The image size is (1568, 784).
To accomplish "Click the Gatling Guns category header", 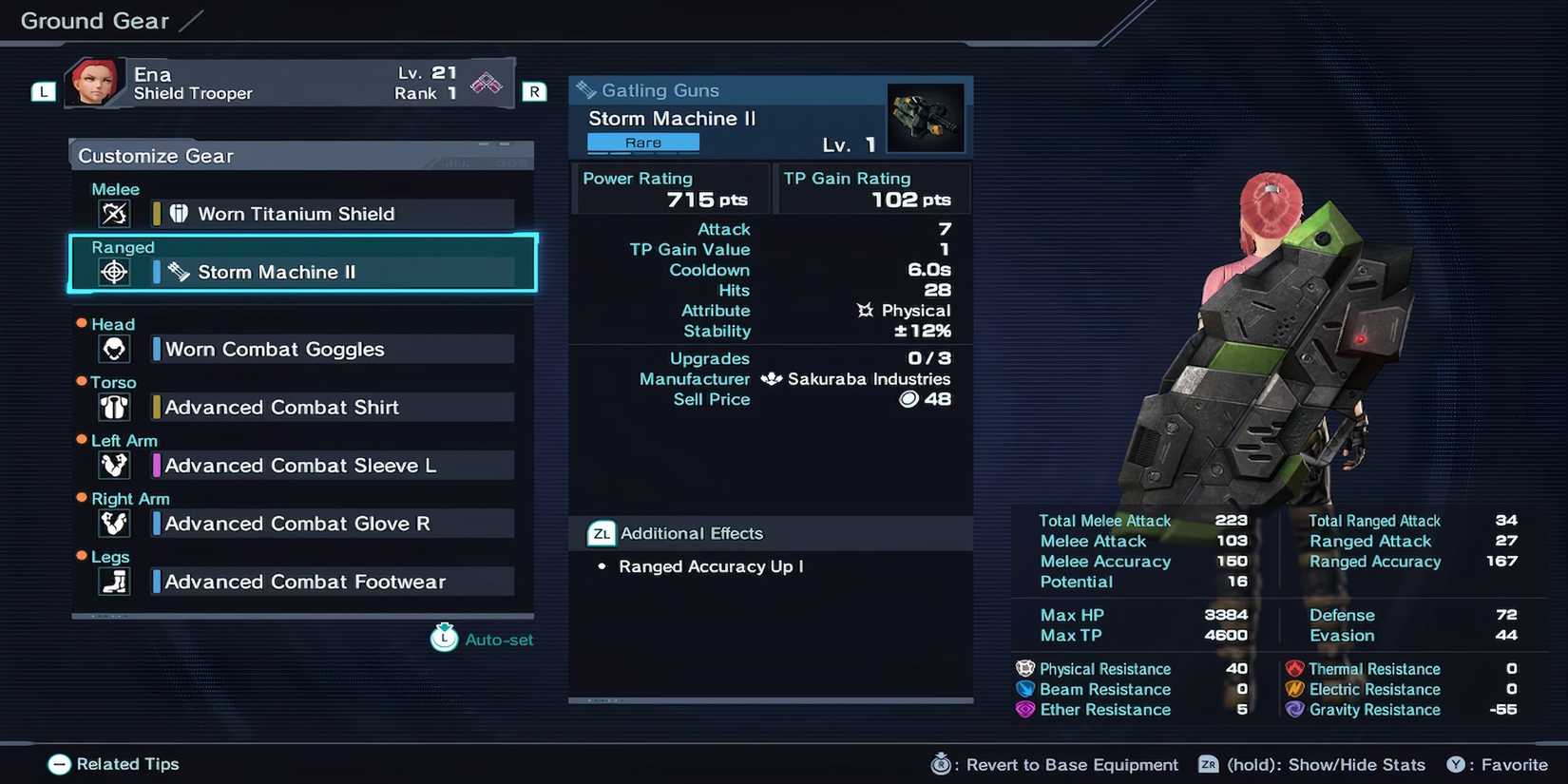I will click(660, 90).
